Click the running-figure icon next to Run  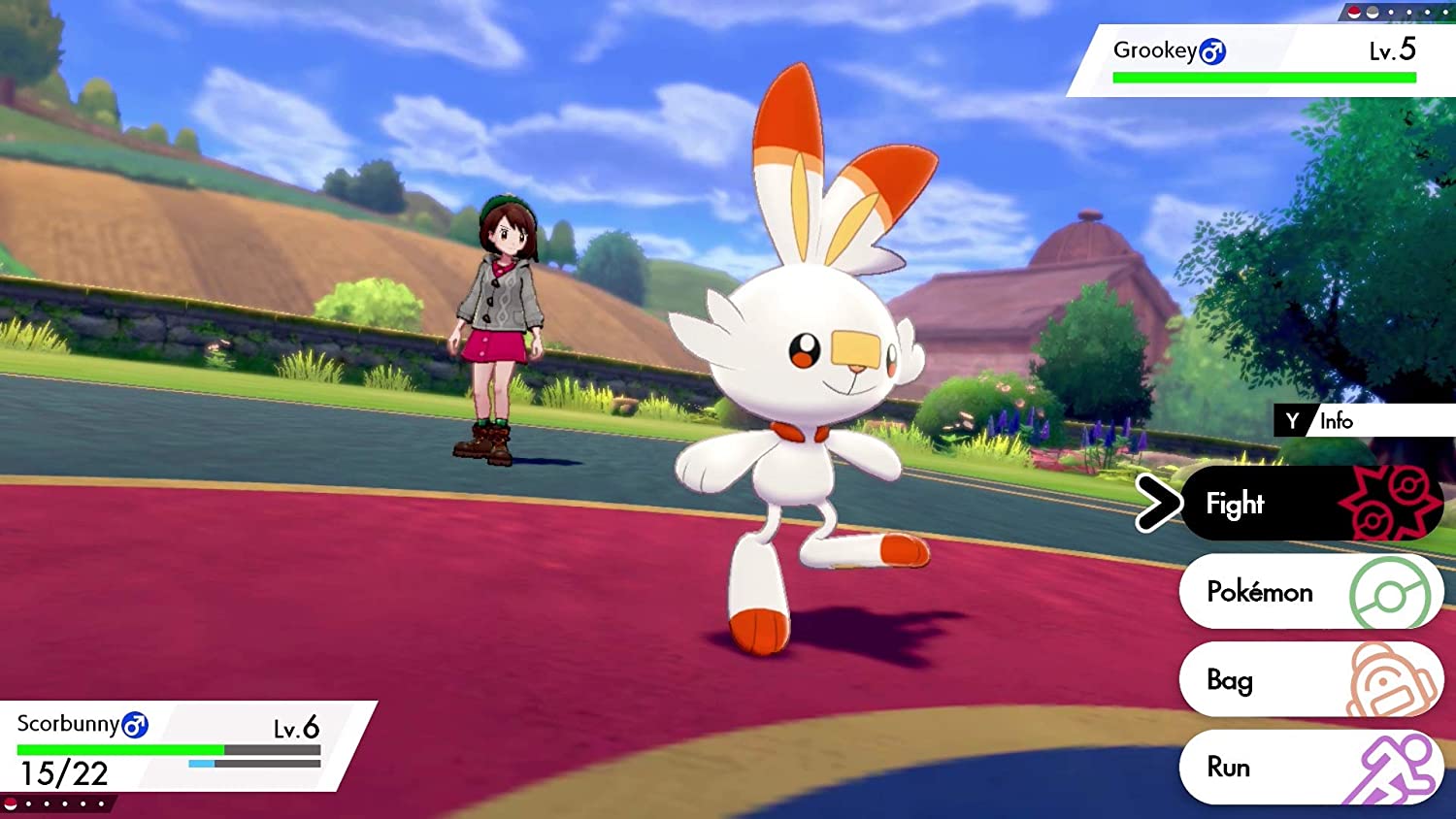1392,767
